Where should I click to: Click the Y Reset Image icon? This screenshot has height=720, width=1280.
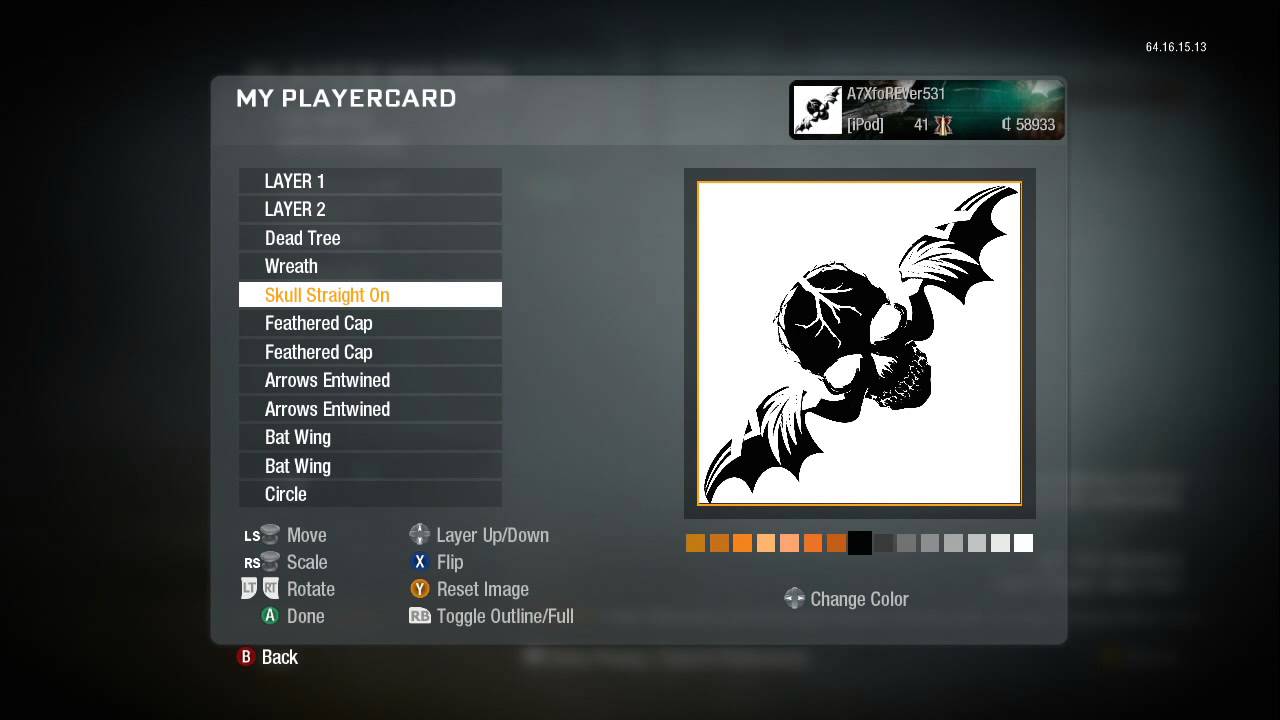tap(420, 589)
